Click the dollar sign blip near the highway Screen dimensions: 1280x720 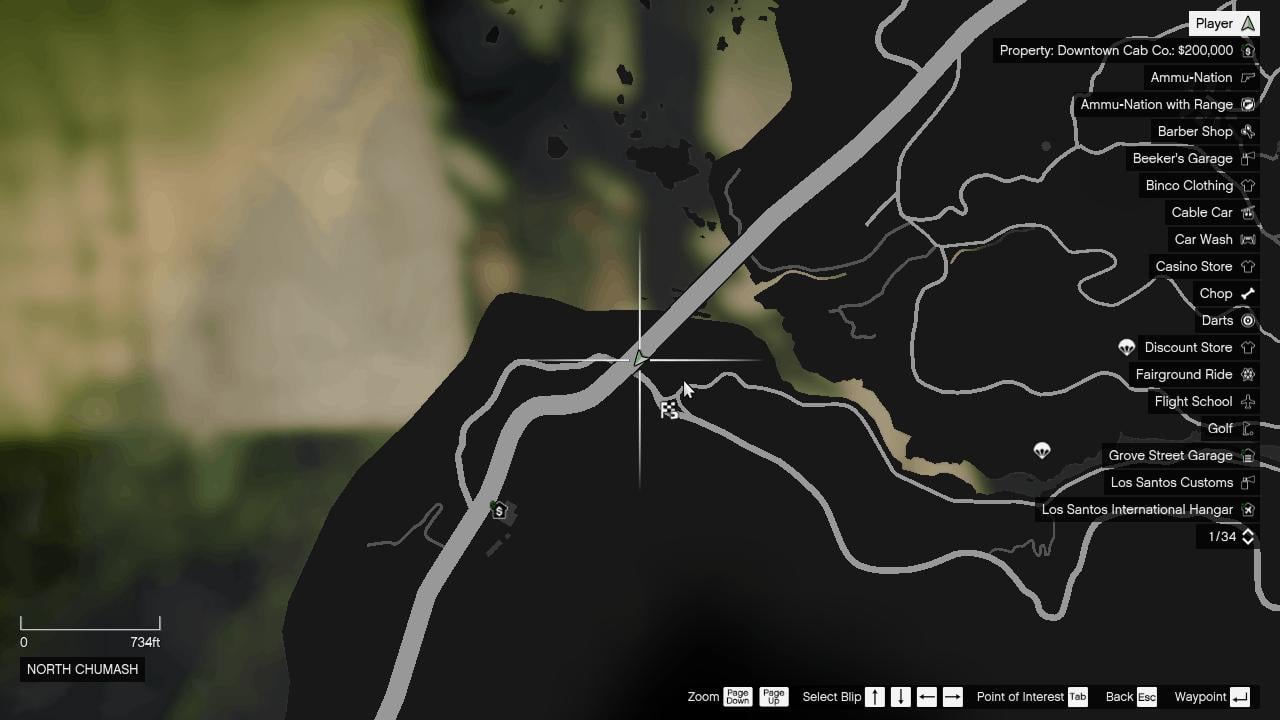498,510
